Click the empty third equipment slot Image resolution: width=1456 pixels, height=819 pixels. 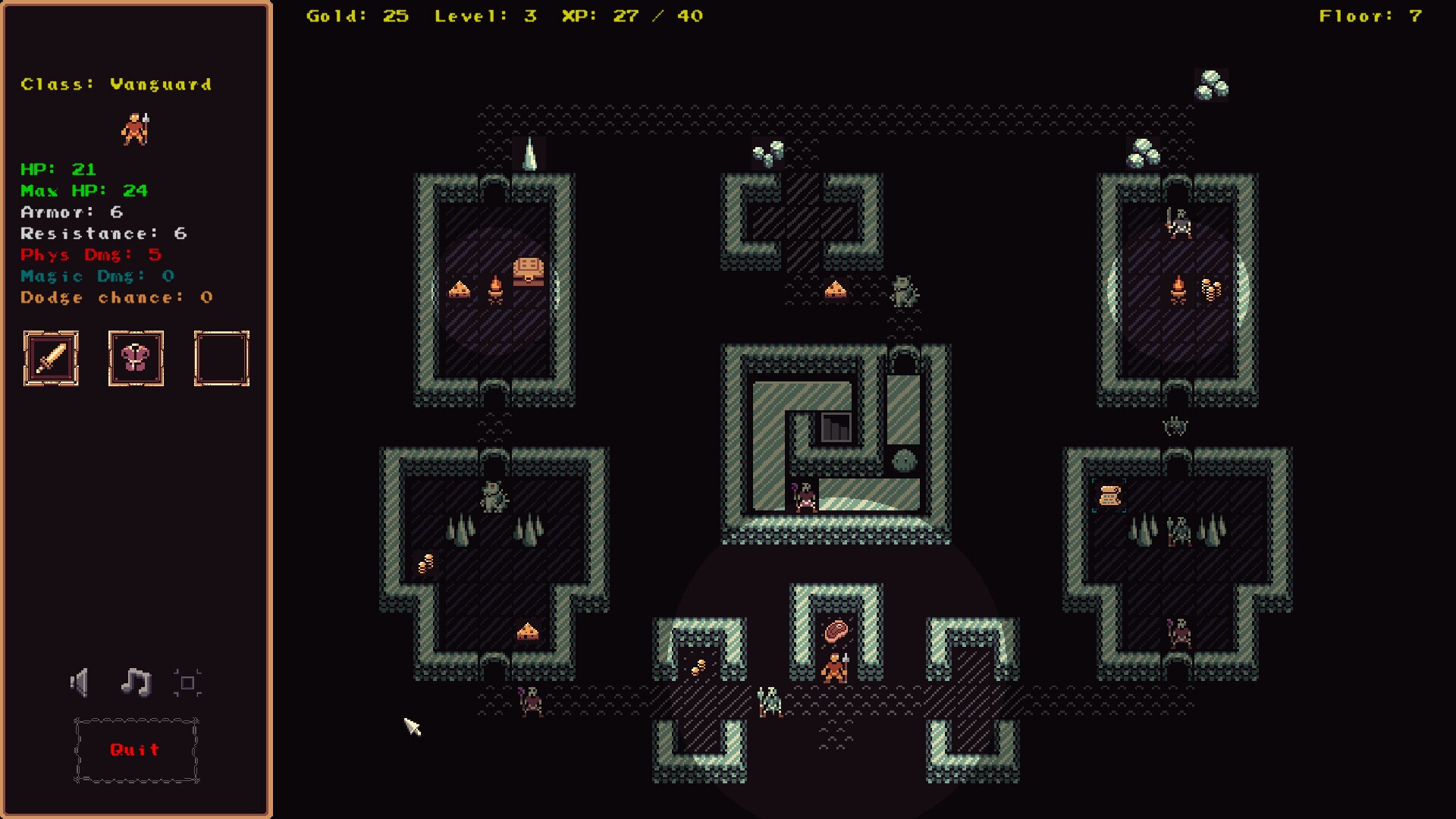pyautogui.click(x=221, y=358)
